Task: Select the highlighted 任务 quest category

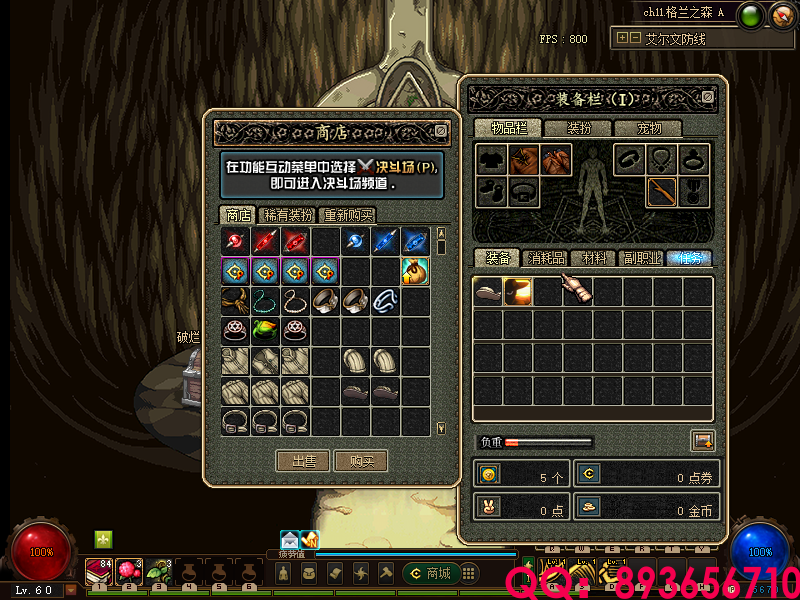Action: pos(689,258)
